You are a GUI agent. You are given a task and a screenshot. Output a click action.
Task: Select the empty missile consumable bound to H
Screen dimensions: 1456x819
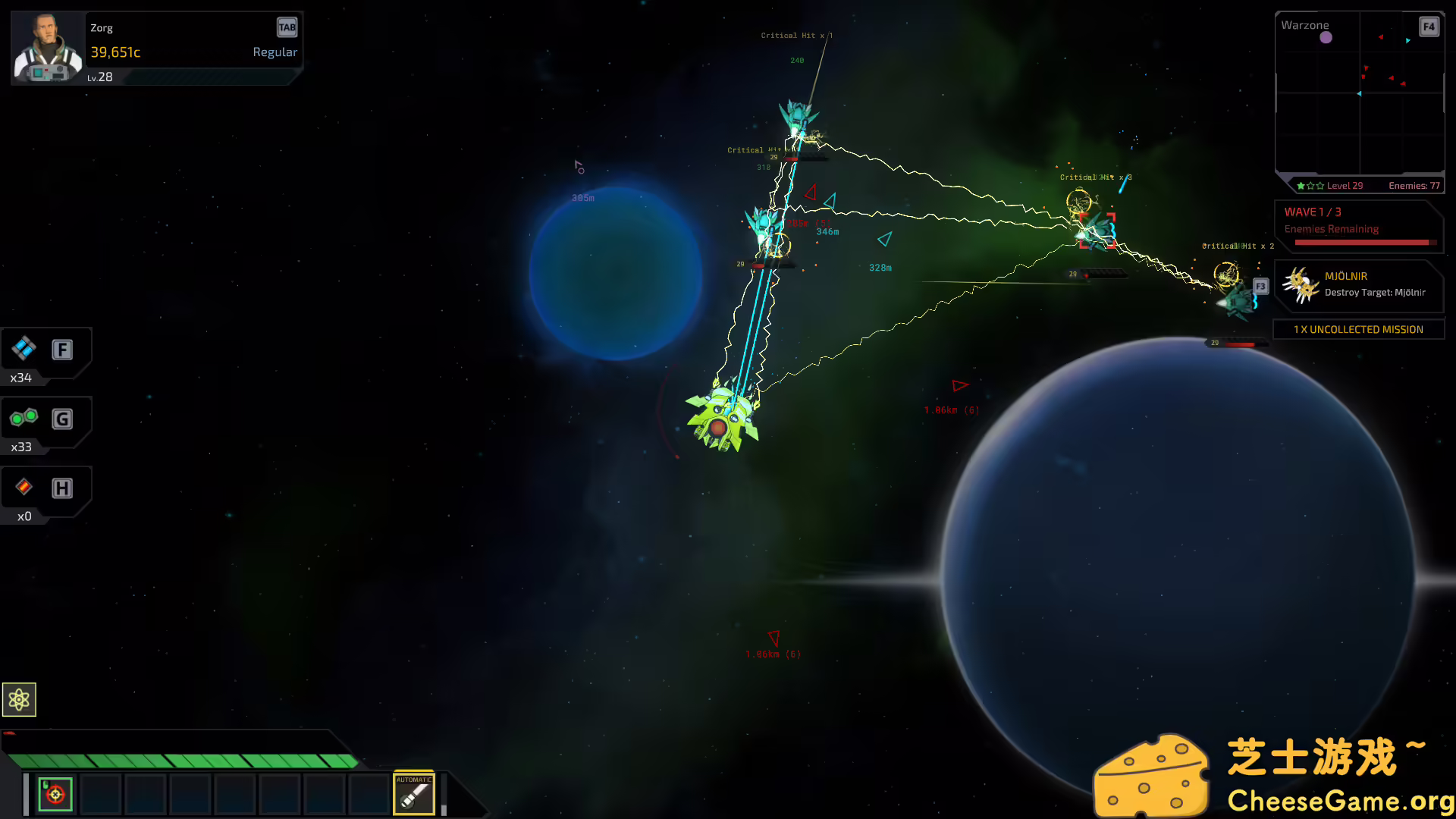click(24, 488)
